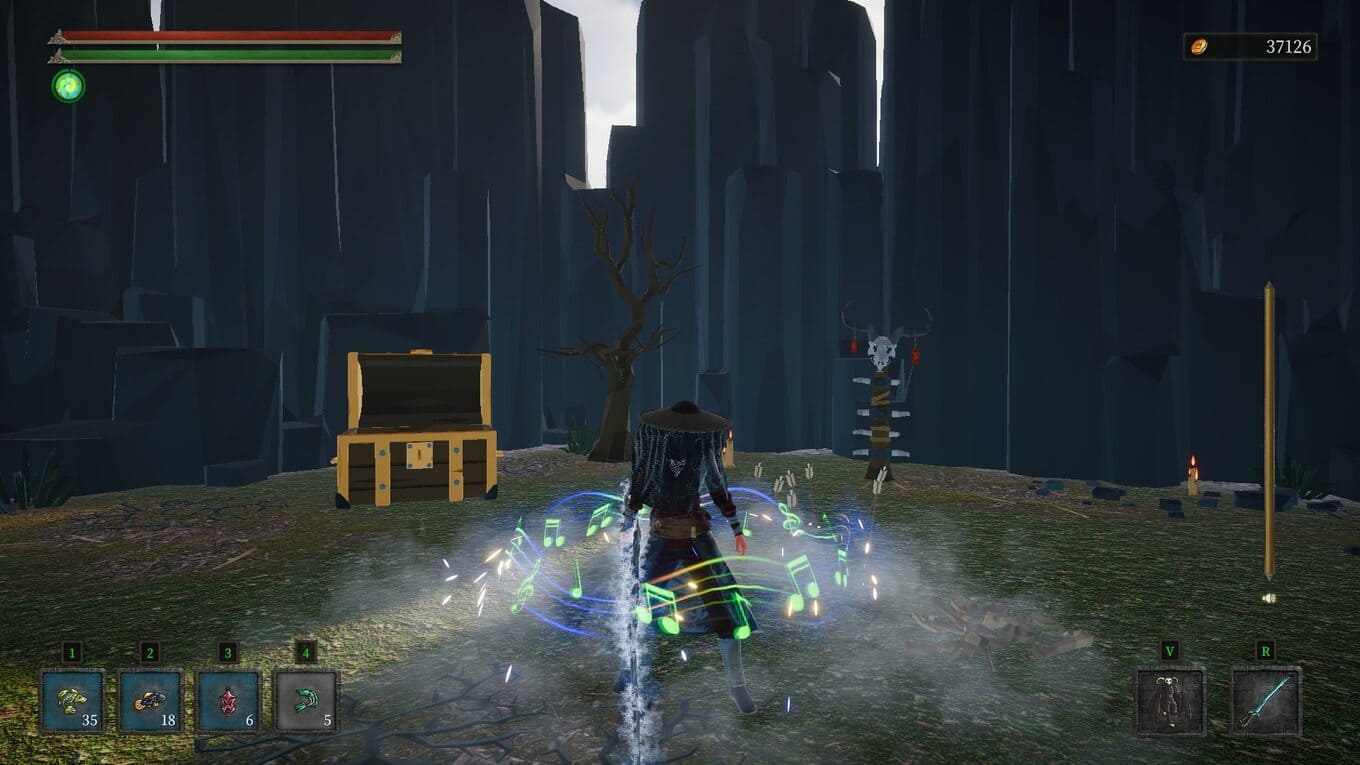Select the red crystal item slot
This screenshot has width=1360, height=765.
(228, 700)
